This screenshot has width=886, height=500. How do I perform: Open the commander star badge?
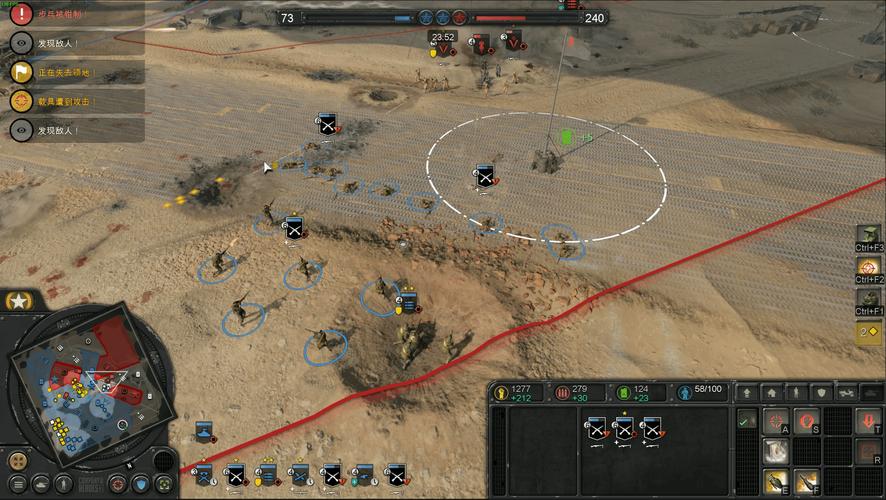pyautogui.click(x=17, y=300)
